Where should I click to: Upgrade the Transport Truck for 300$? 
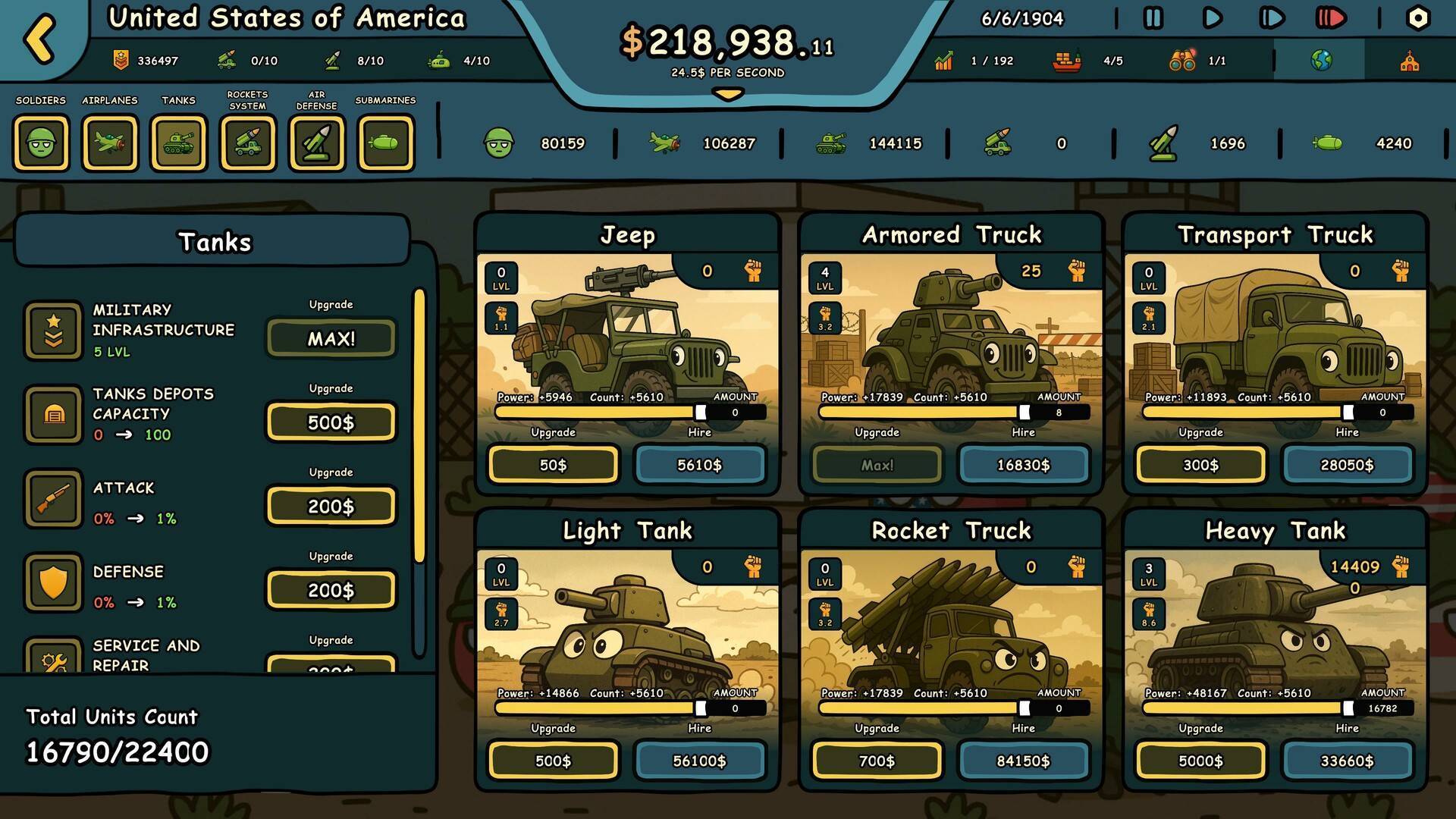coord(1200,465)
